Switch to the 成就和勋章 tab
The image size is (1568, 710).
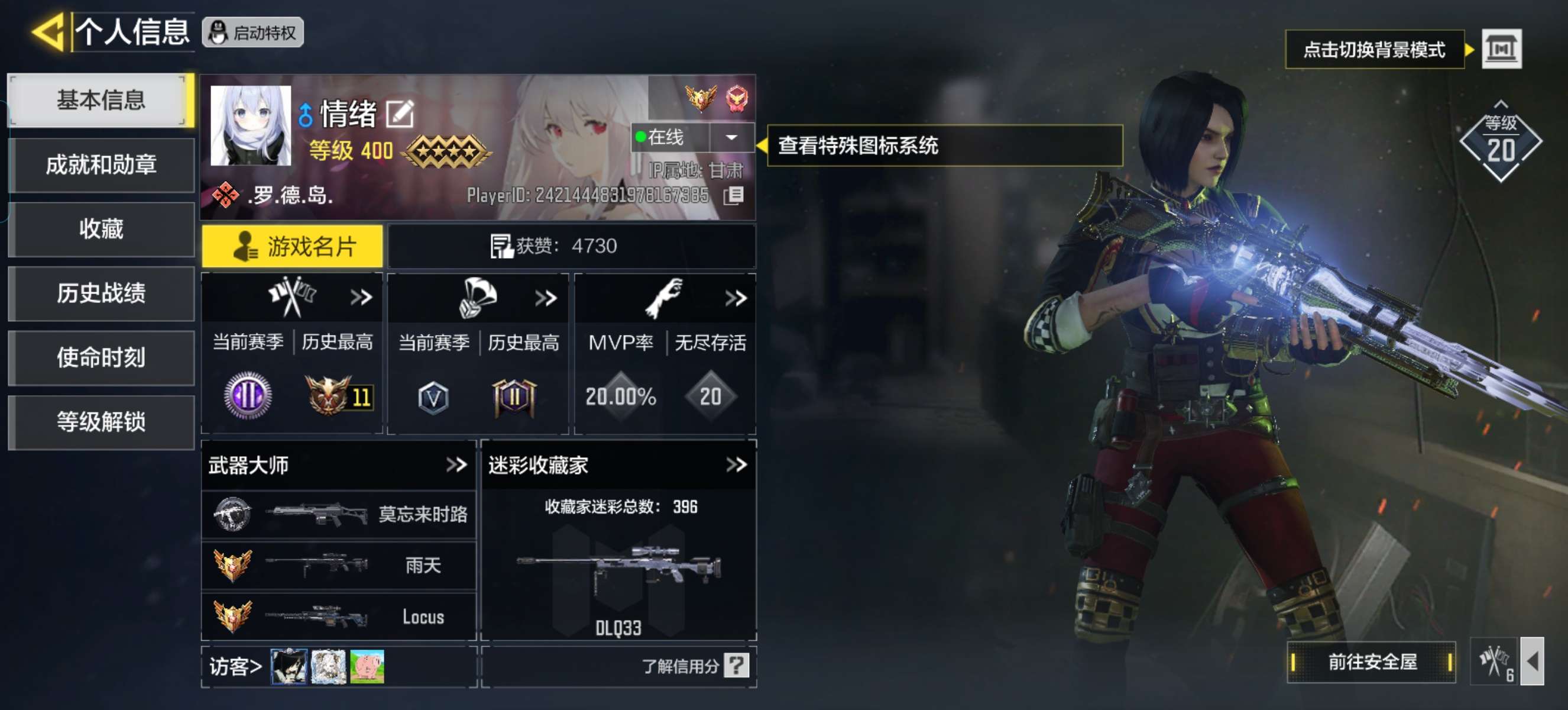pos(101,165)
